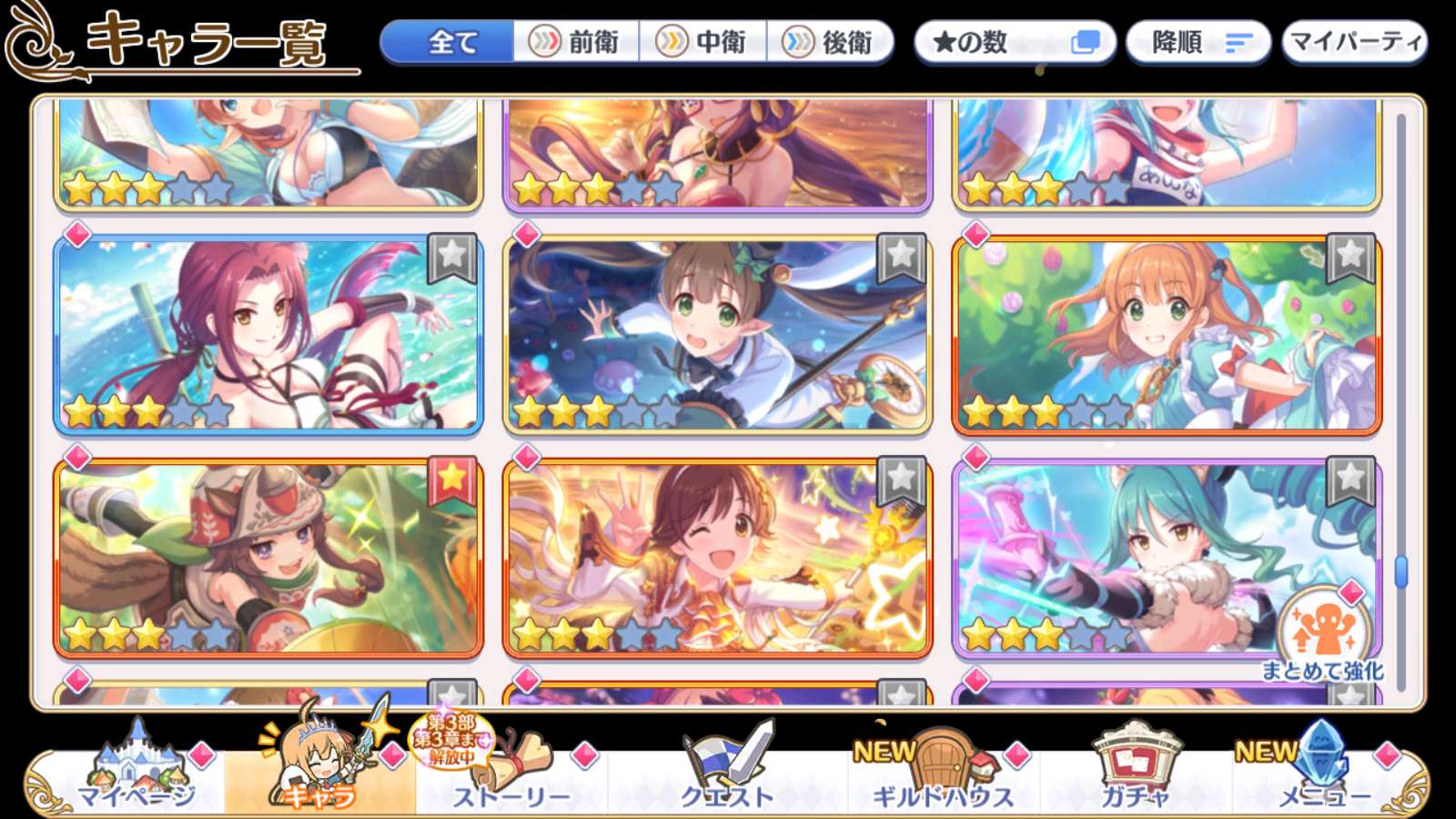Select the 全て filter tab
This screenshot has height=819, width=1456.
pos(448,42)
